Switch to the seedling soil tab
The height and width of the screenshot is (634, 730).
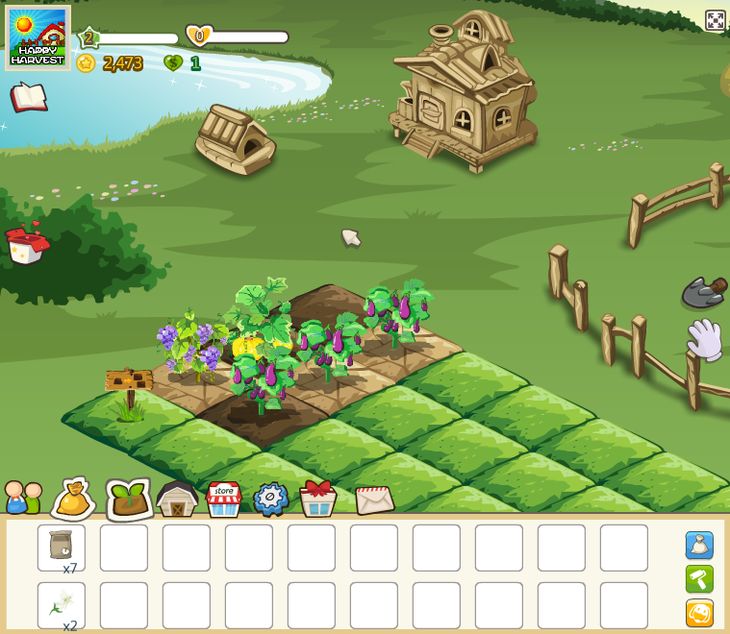tap(127, 498)
